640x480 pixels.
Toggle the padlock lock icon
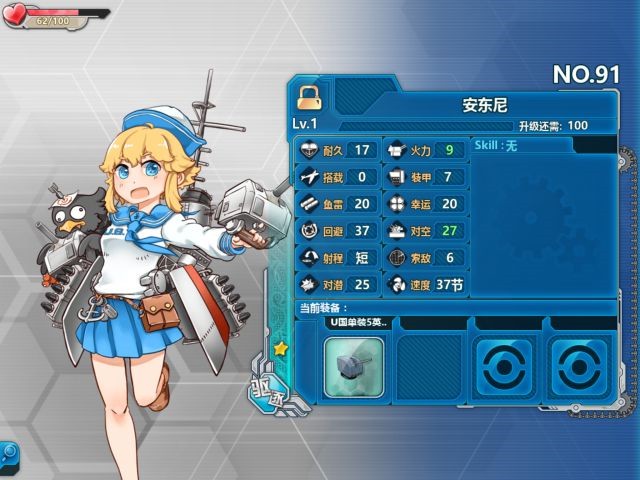(x=307, y=96)
